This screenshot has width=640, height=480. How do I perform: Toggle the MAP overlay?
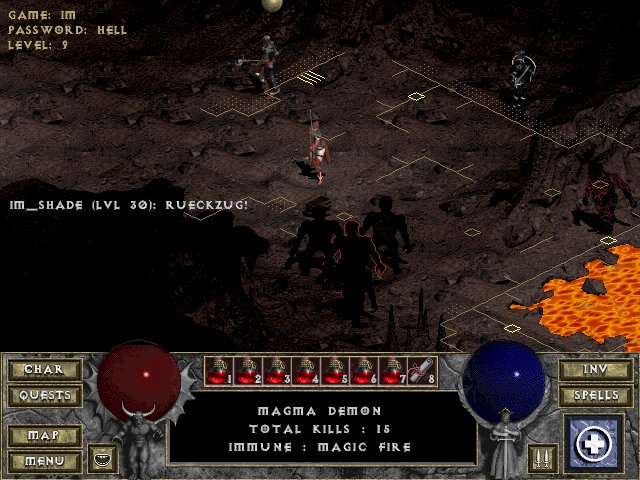tap(44, 436)
